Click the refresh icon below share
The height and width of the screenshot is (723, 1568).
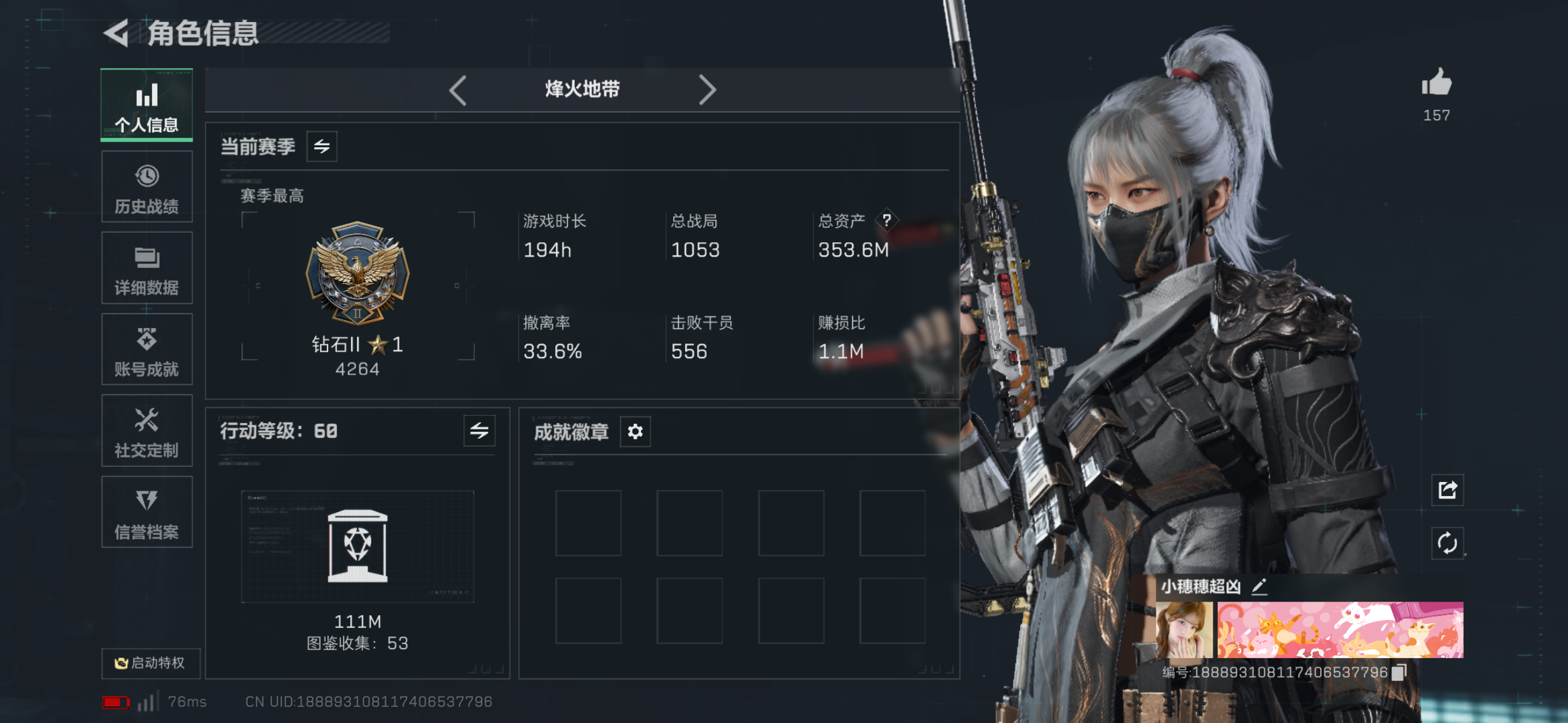[1447, 543]
